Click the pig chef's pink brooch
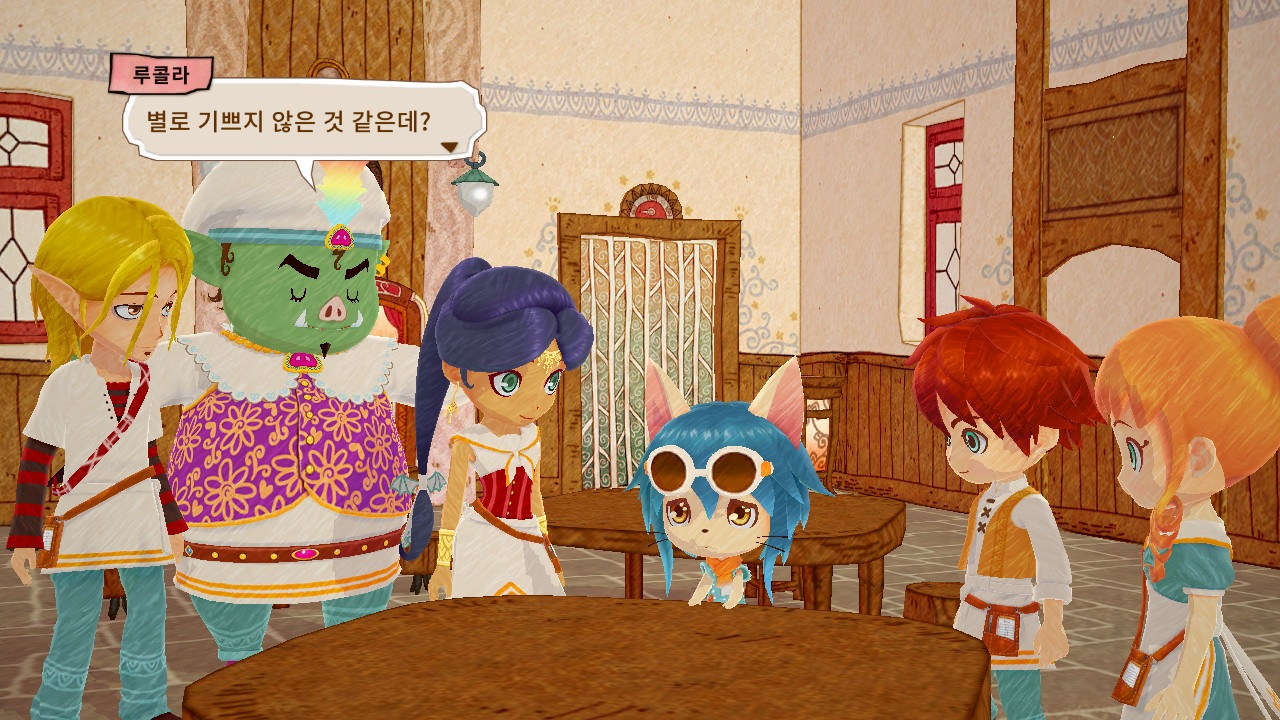1280x720 pixels. (x=300, y=360)
